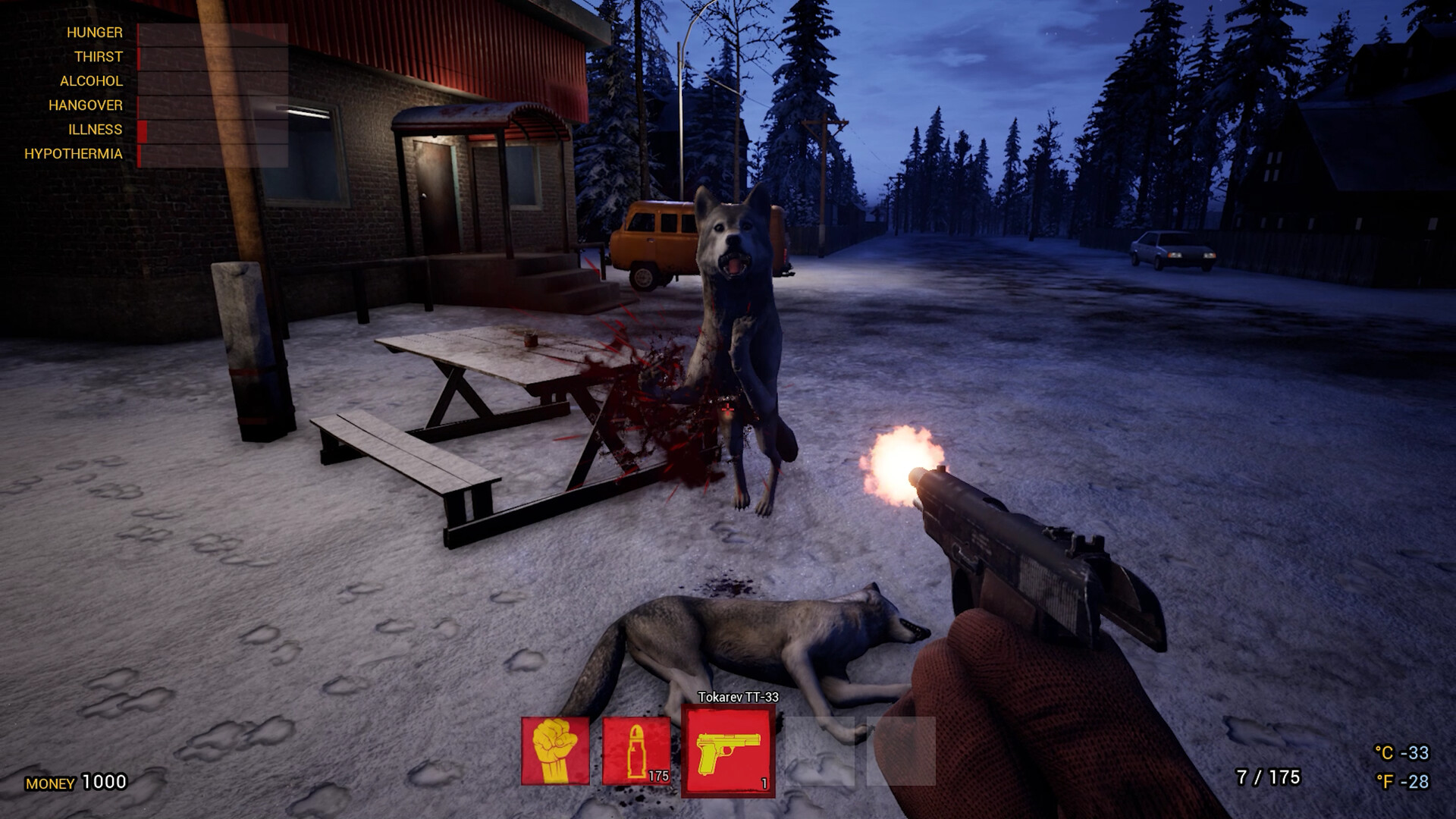Select the fist hotbar slot
This screenshot has height=819, width=1456.
tap(555, 750)
